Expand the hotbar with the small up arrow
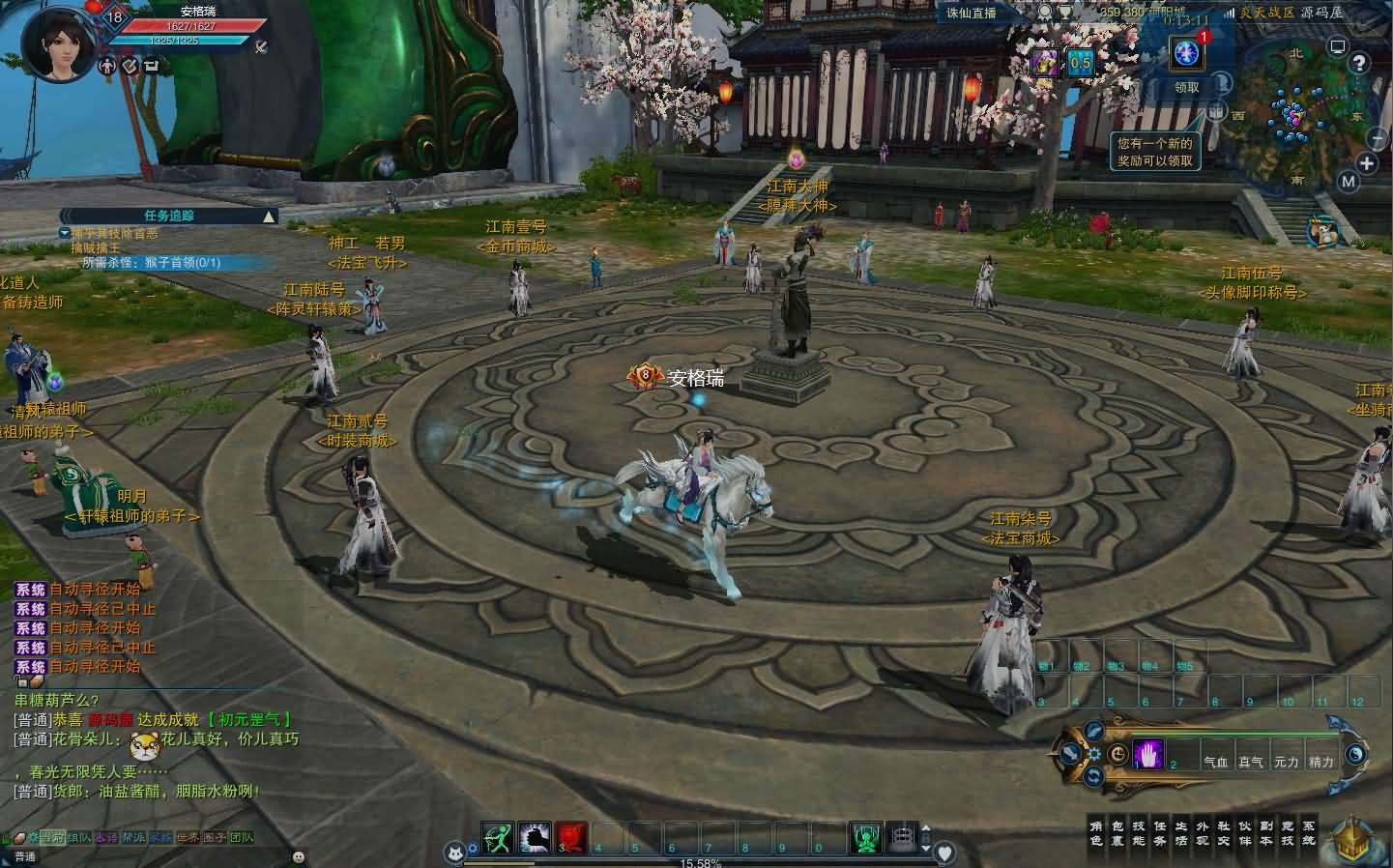 [x=926, y=827]
